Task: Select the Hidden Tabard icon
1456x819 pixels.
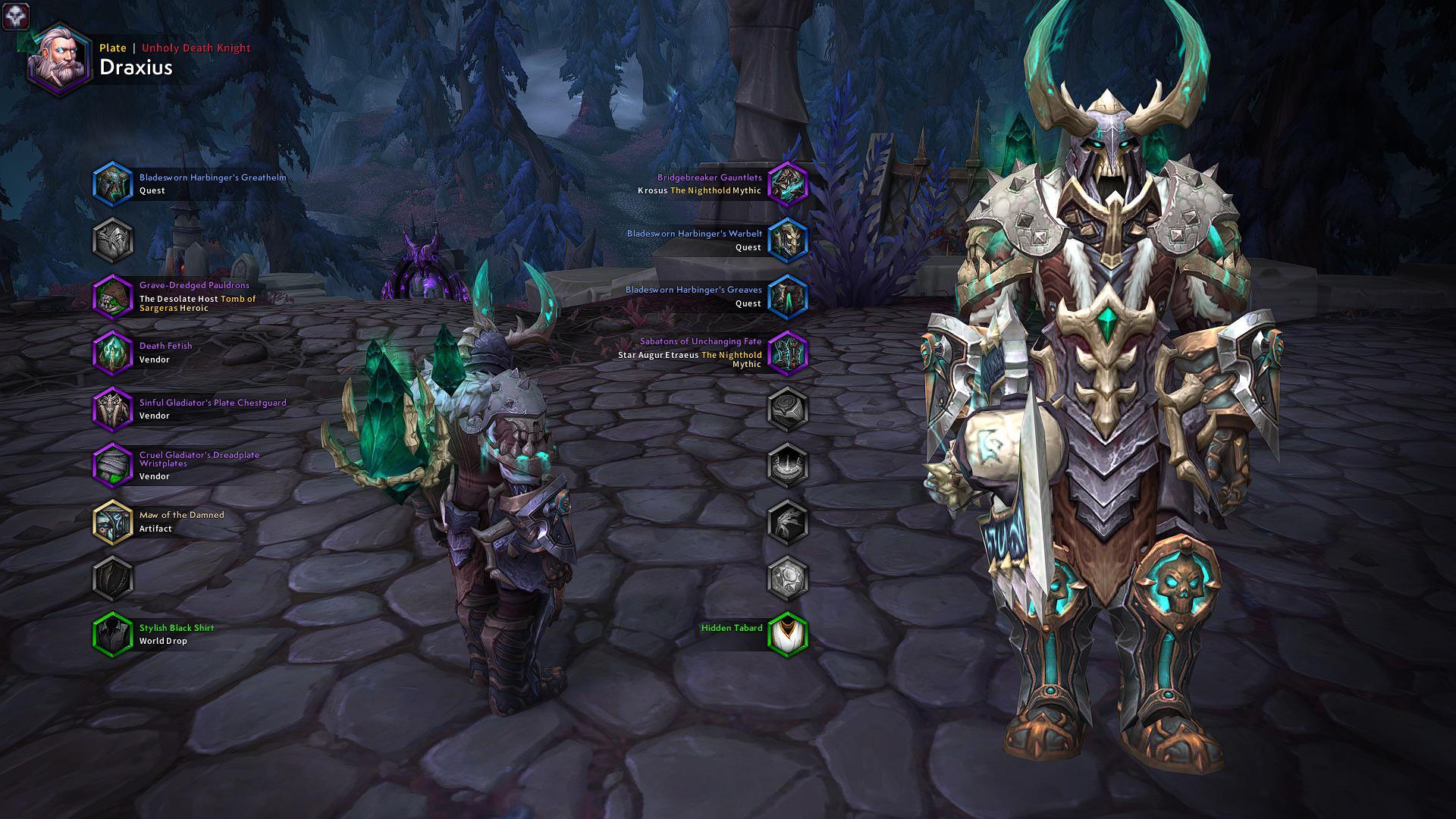Action: (789, 635)
